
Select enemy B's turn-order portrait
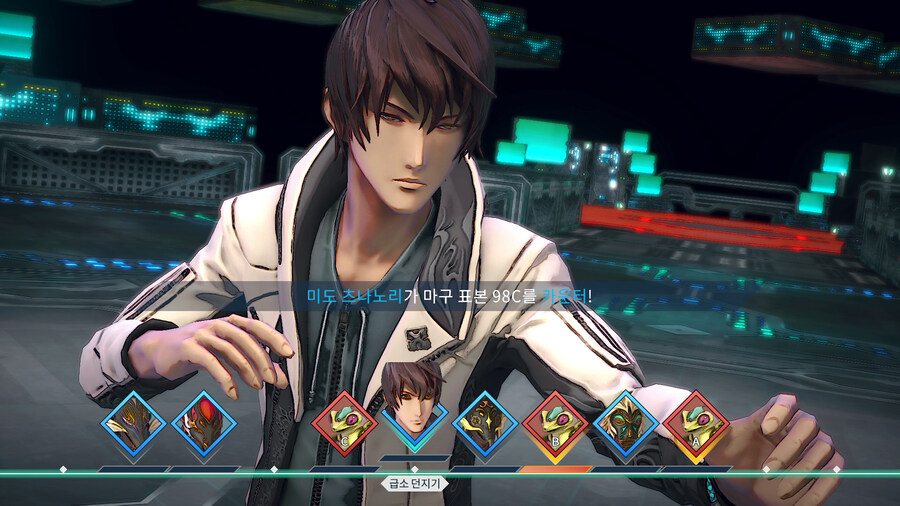555,423
